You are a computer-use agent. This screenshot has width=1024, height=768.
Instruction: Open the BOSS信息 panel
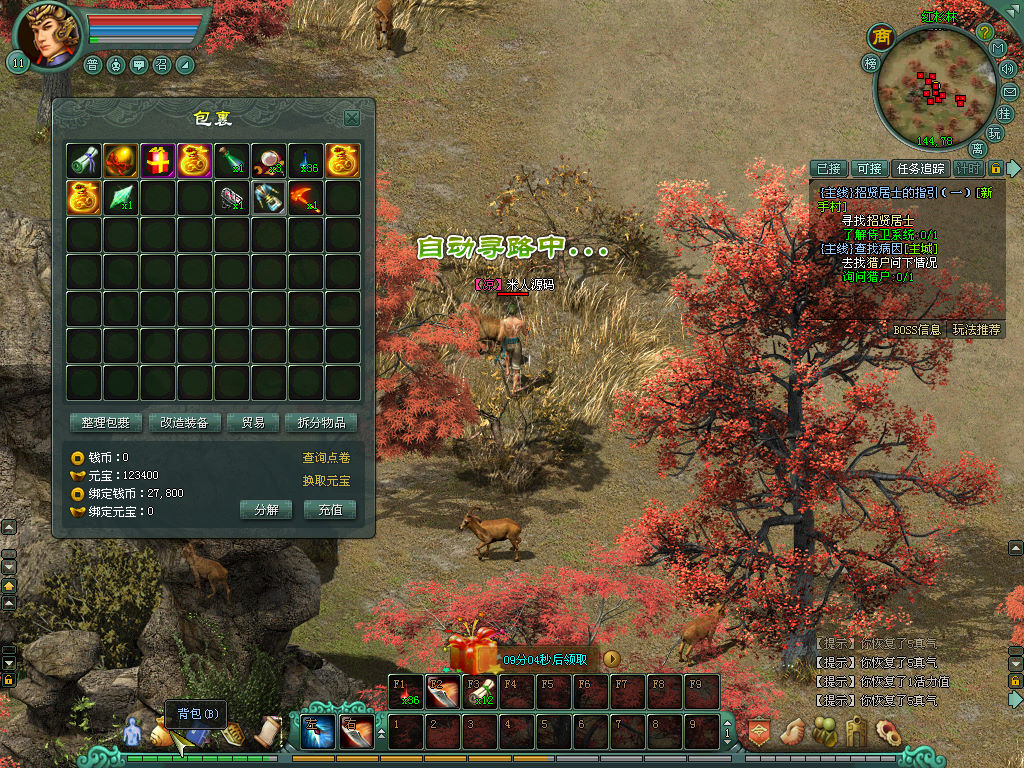pos(916,329)
